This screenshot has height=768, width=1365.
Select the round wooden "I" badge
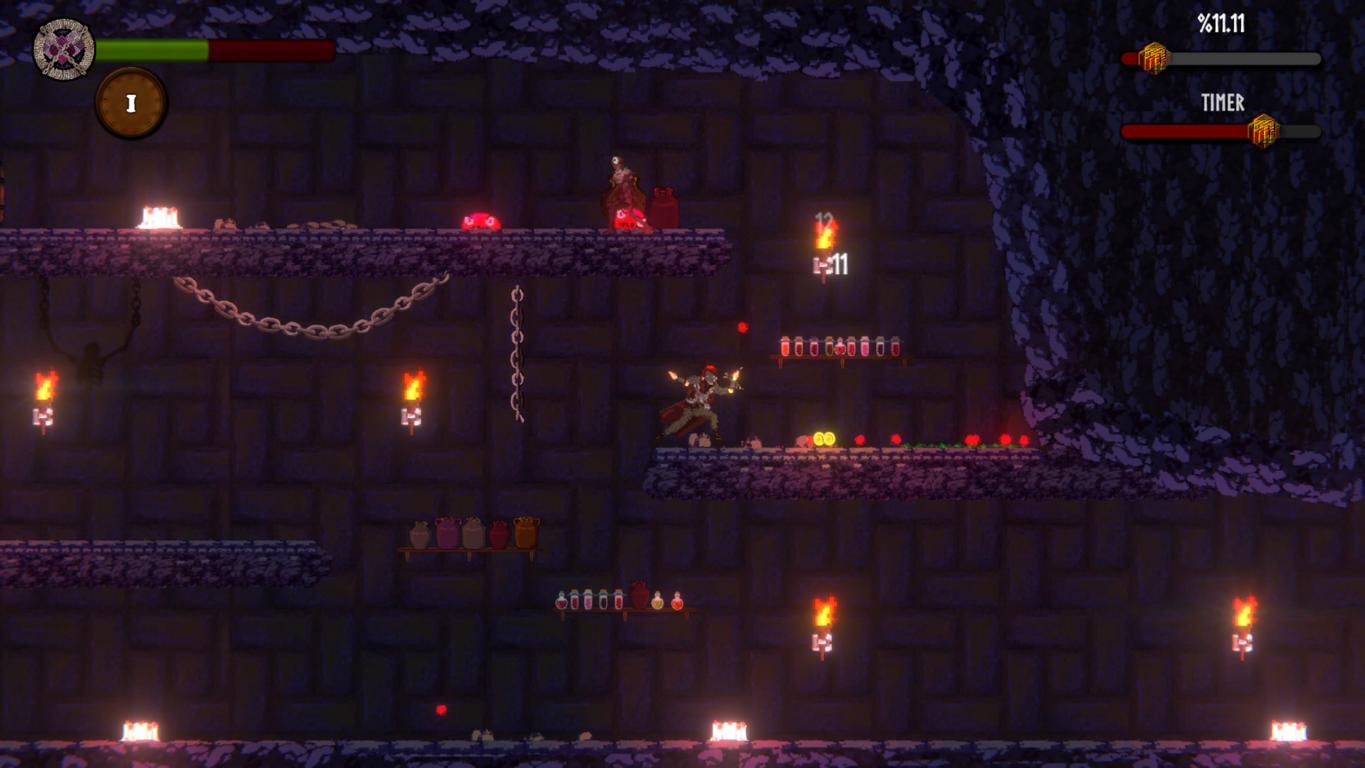point(131,103)
